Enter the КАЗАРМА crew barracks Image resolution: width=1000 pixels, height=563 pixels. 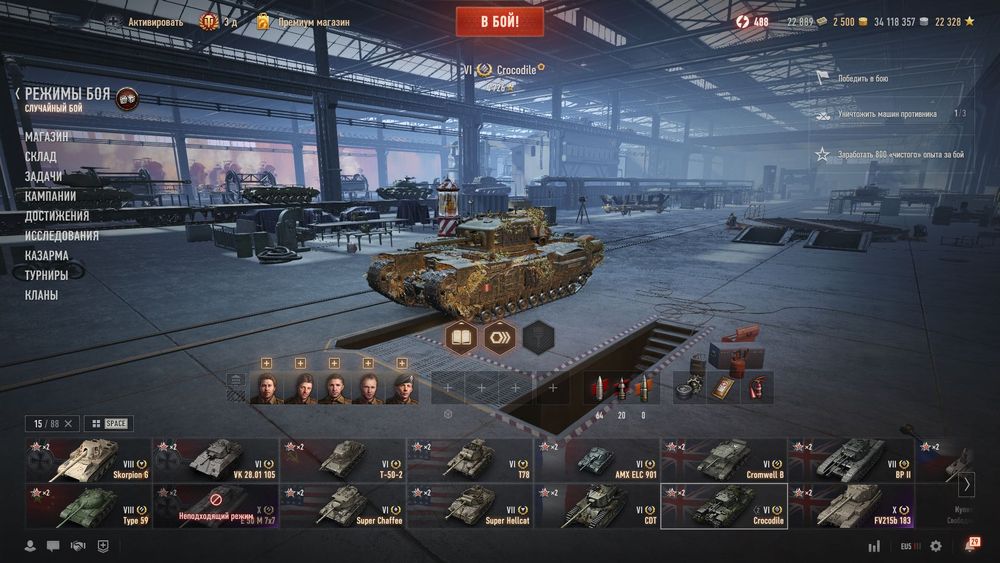tap(47, 256)
